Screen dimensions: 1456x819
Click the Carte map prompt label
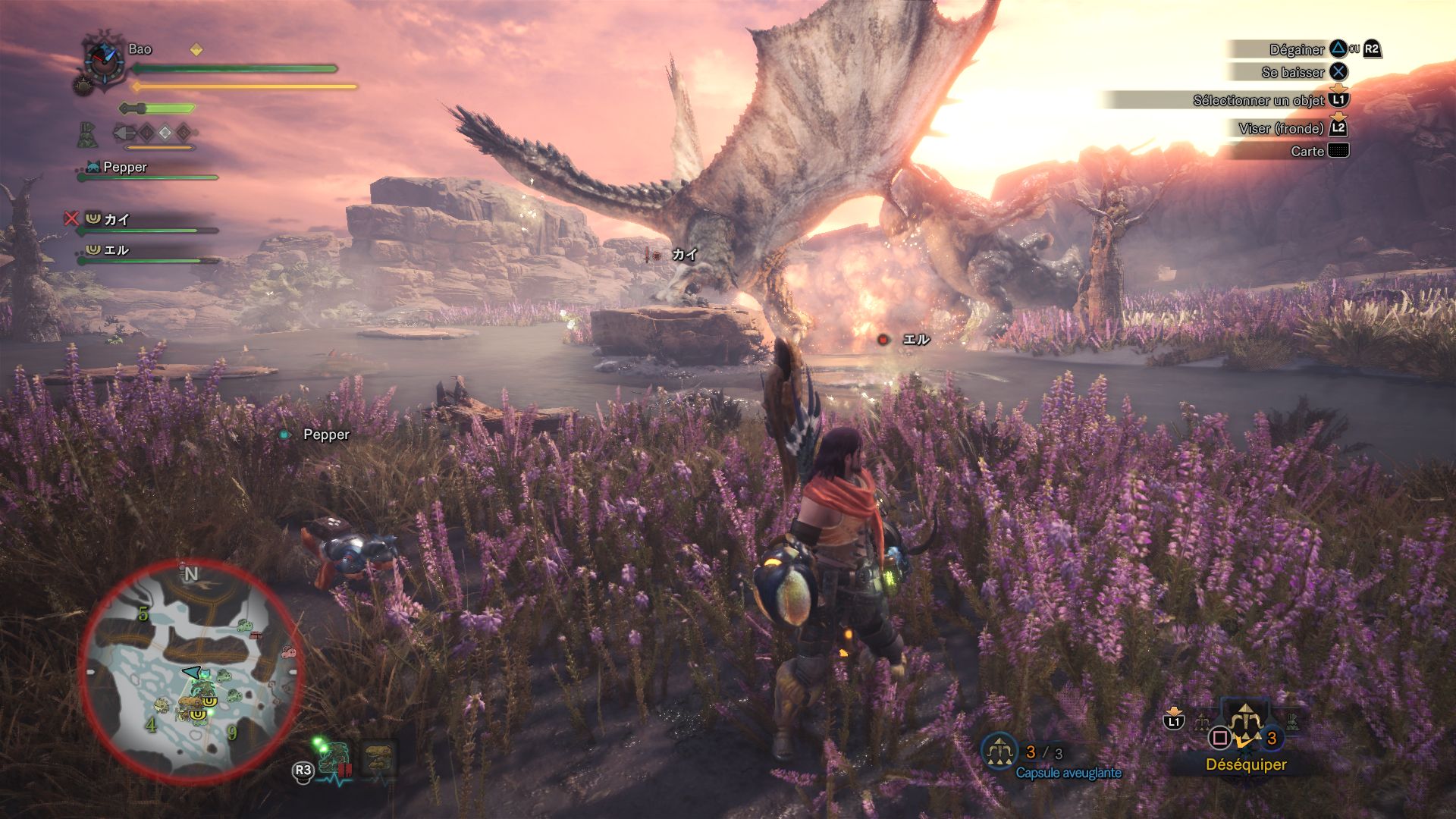1307,152
